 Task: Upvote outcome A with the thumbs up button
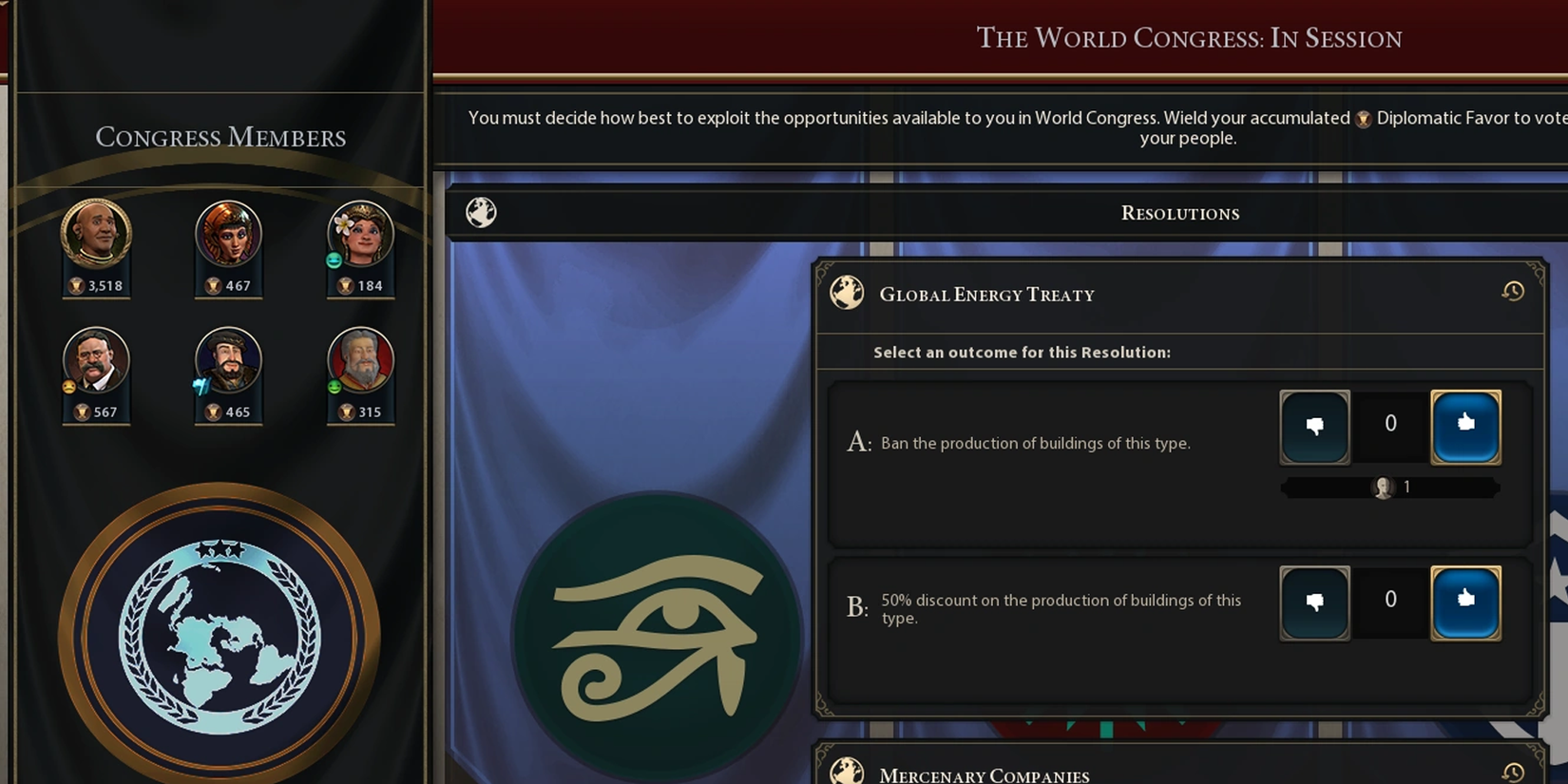(1465, 426)
